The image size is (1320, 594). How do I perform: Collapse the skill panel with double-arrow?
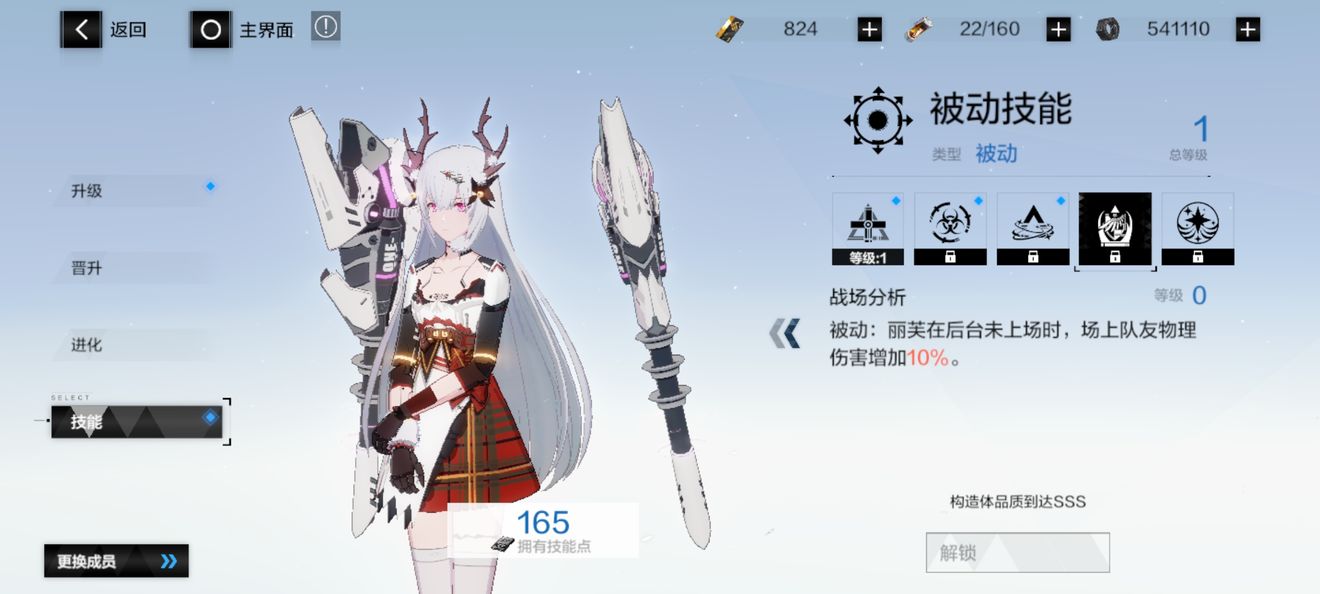(x=785, y=333)
